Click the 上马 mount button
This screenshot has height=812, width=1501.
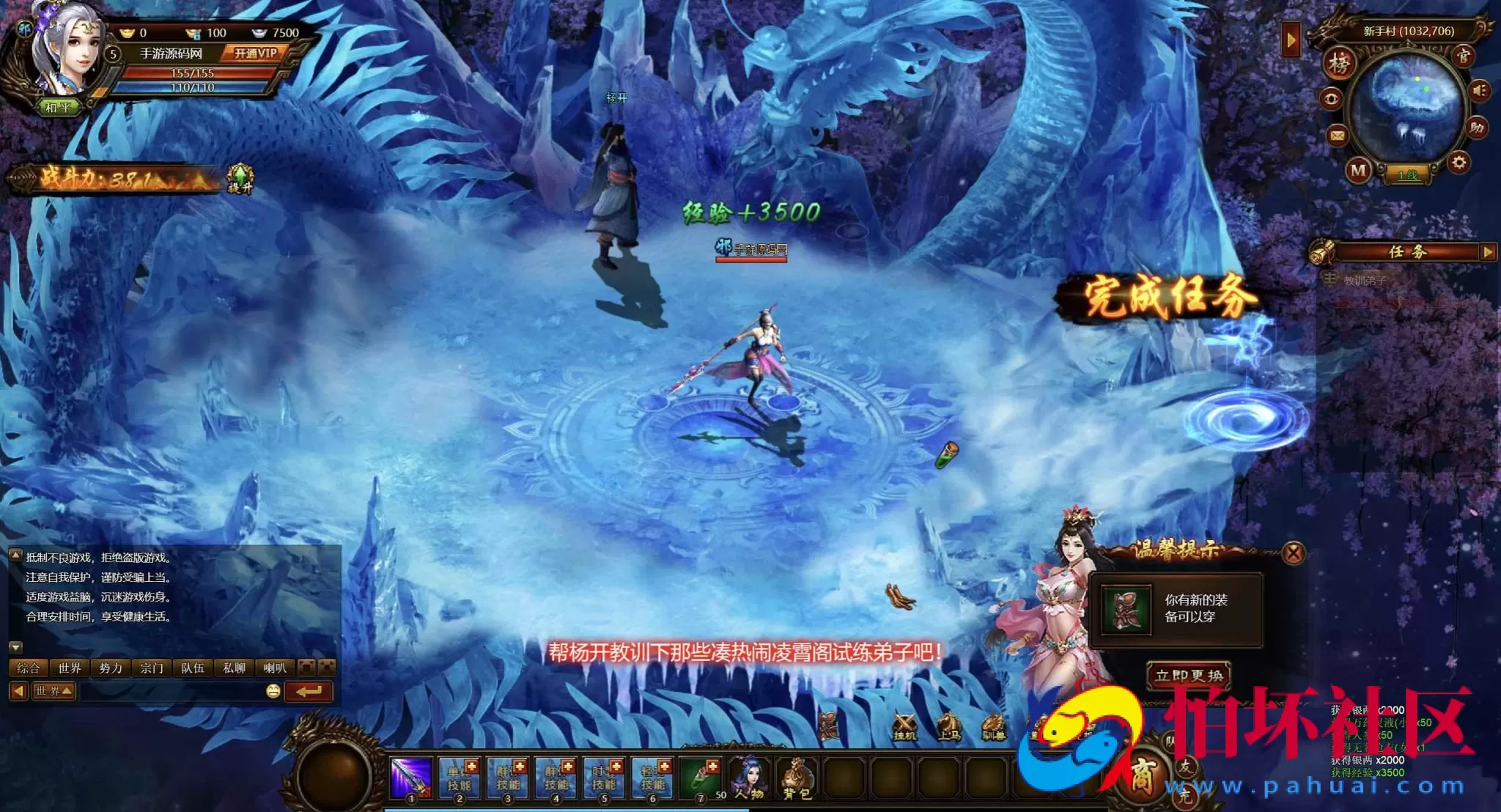tap(949, 726)
